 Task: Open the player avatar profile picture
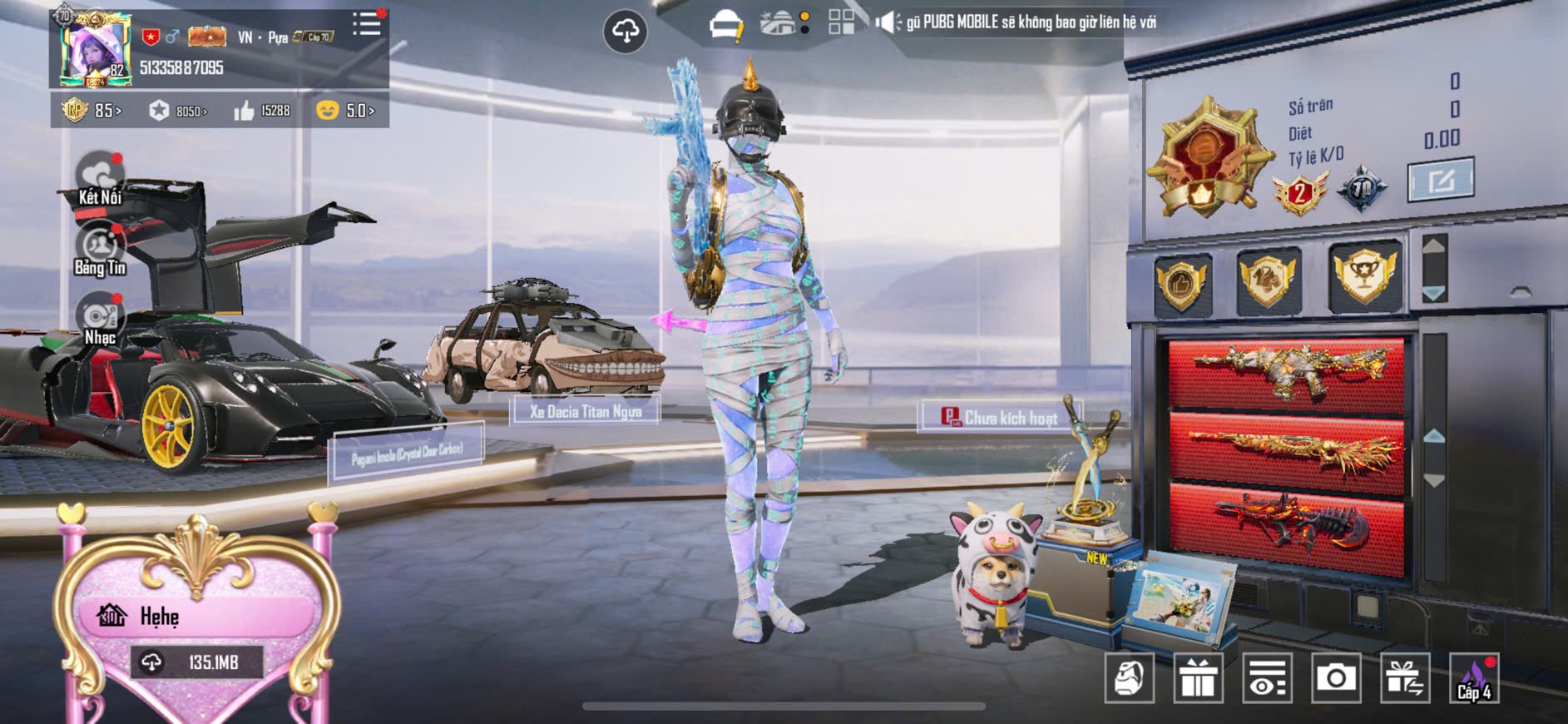click(94, 50)
